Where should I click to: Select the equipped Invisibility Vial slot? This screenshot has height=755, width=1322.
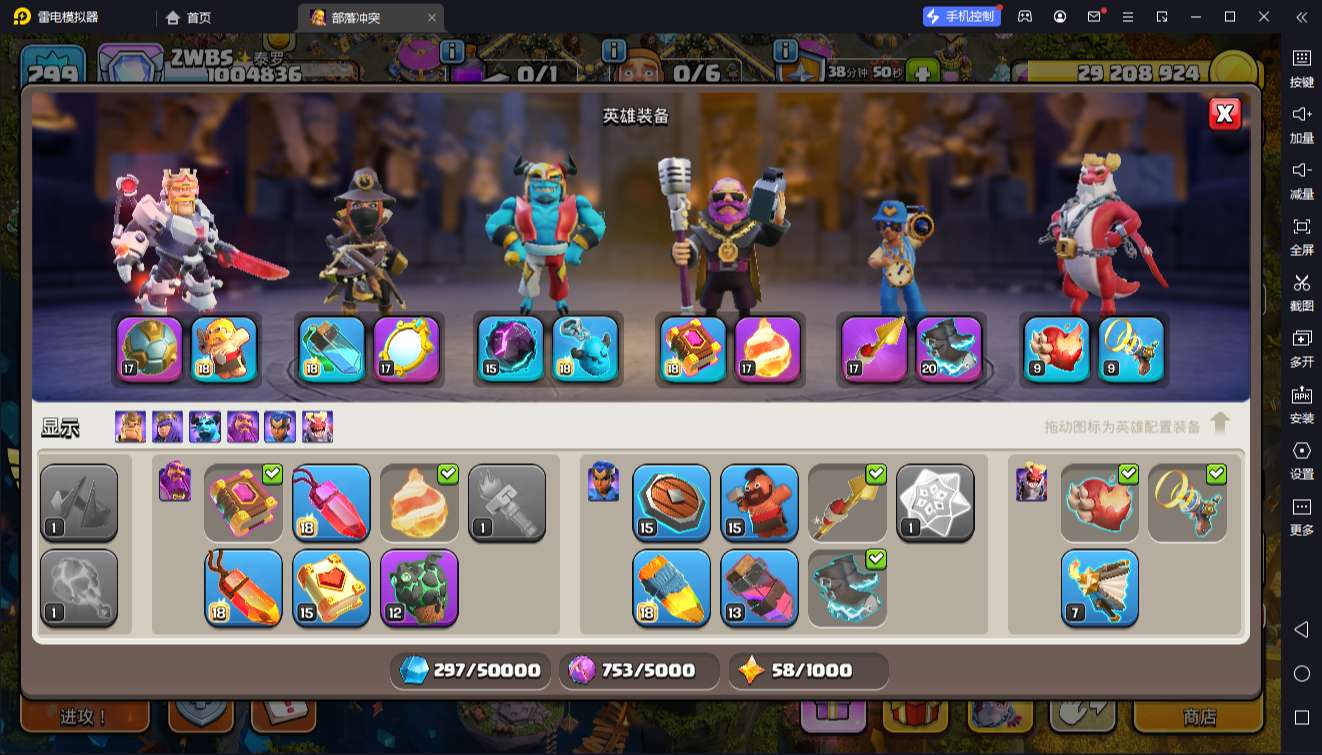[331, 349]
